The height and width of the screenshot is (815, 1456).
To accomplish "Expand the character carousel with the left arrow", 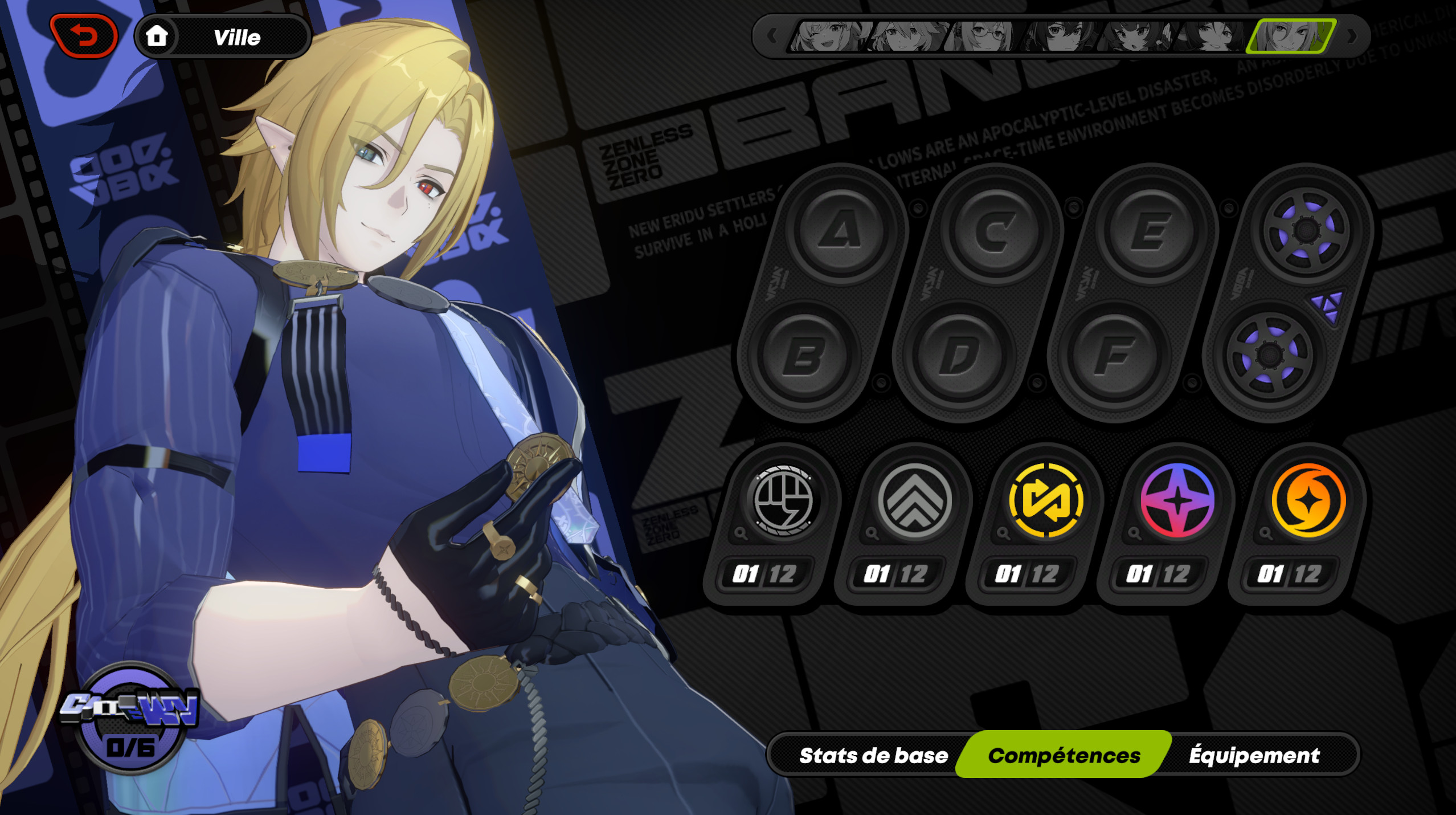I will click(x=772, y=36).
